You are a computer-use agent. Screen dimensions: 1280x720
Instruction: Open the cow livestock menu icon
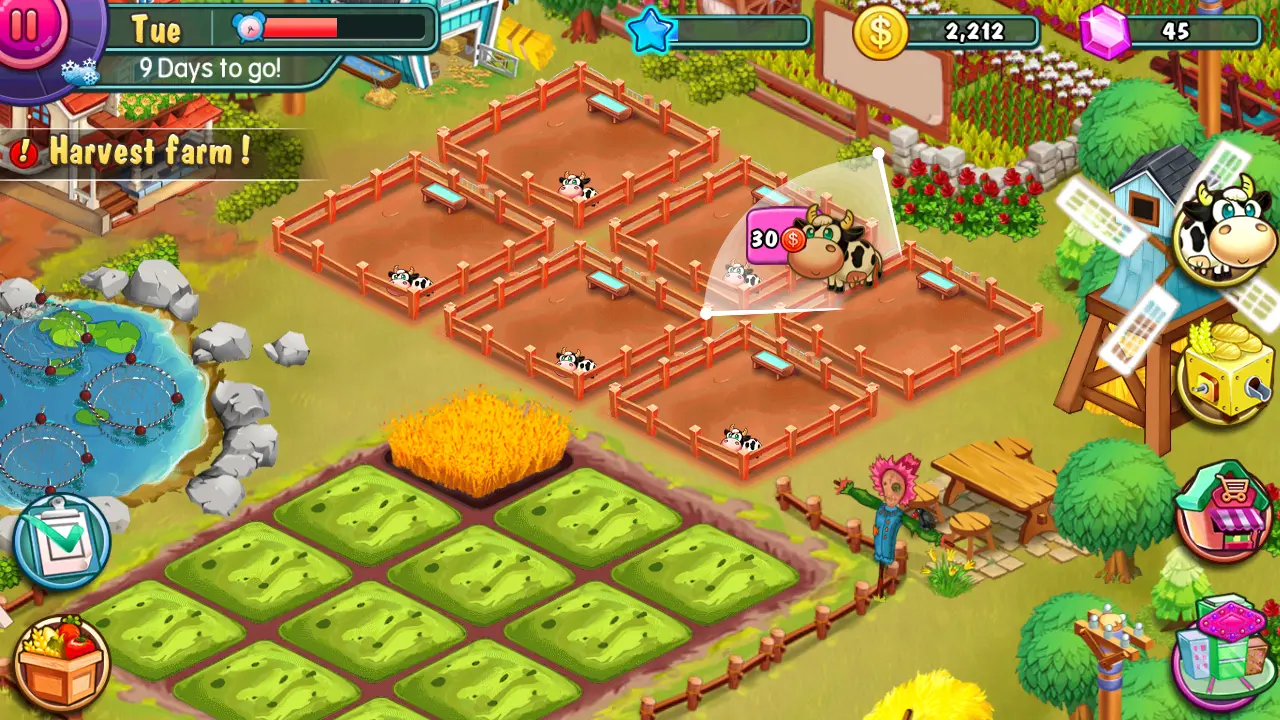pyautogui.click(x=1226, y=229)
